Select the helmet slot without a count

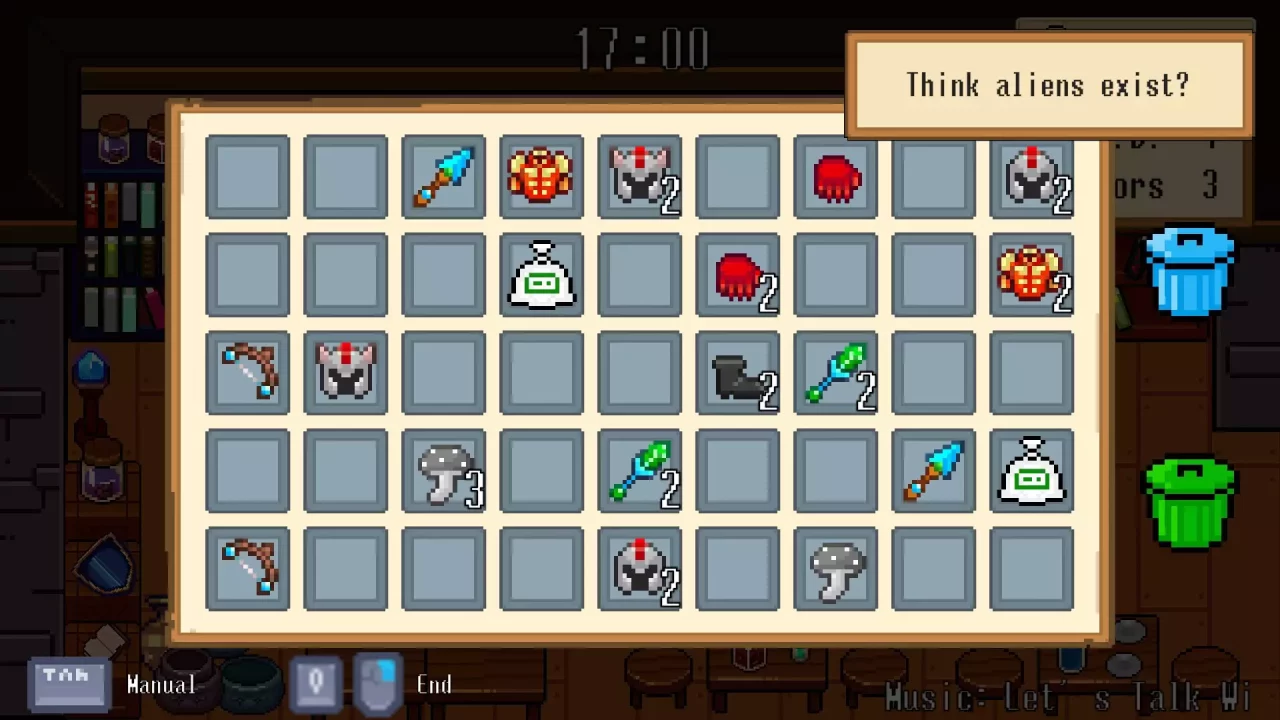pos(345,373)
